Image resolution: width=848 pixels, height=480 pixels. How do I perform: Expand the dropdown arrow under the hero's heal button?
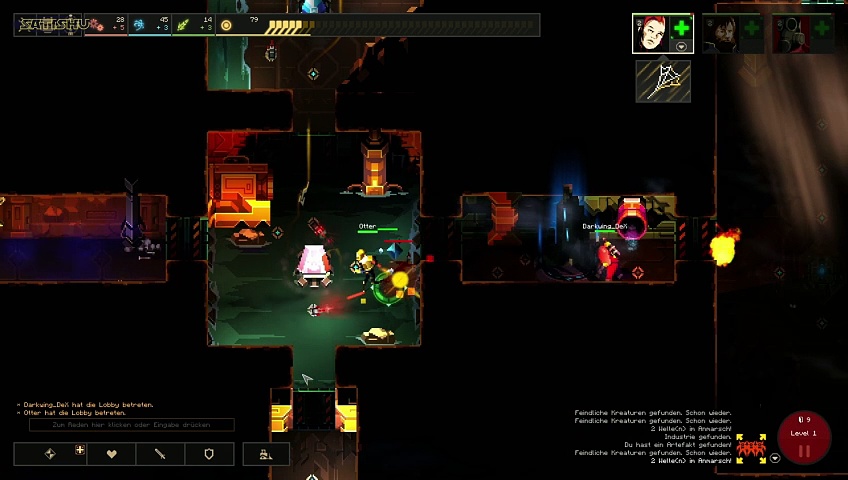[681, 47]
